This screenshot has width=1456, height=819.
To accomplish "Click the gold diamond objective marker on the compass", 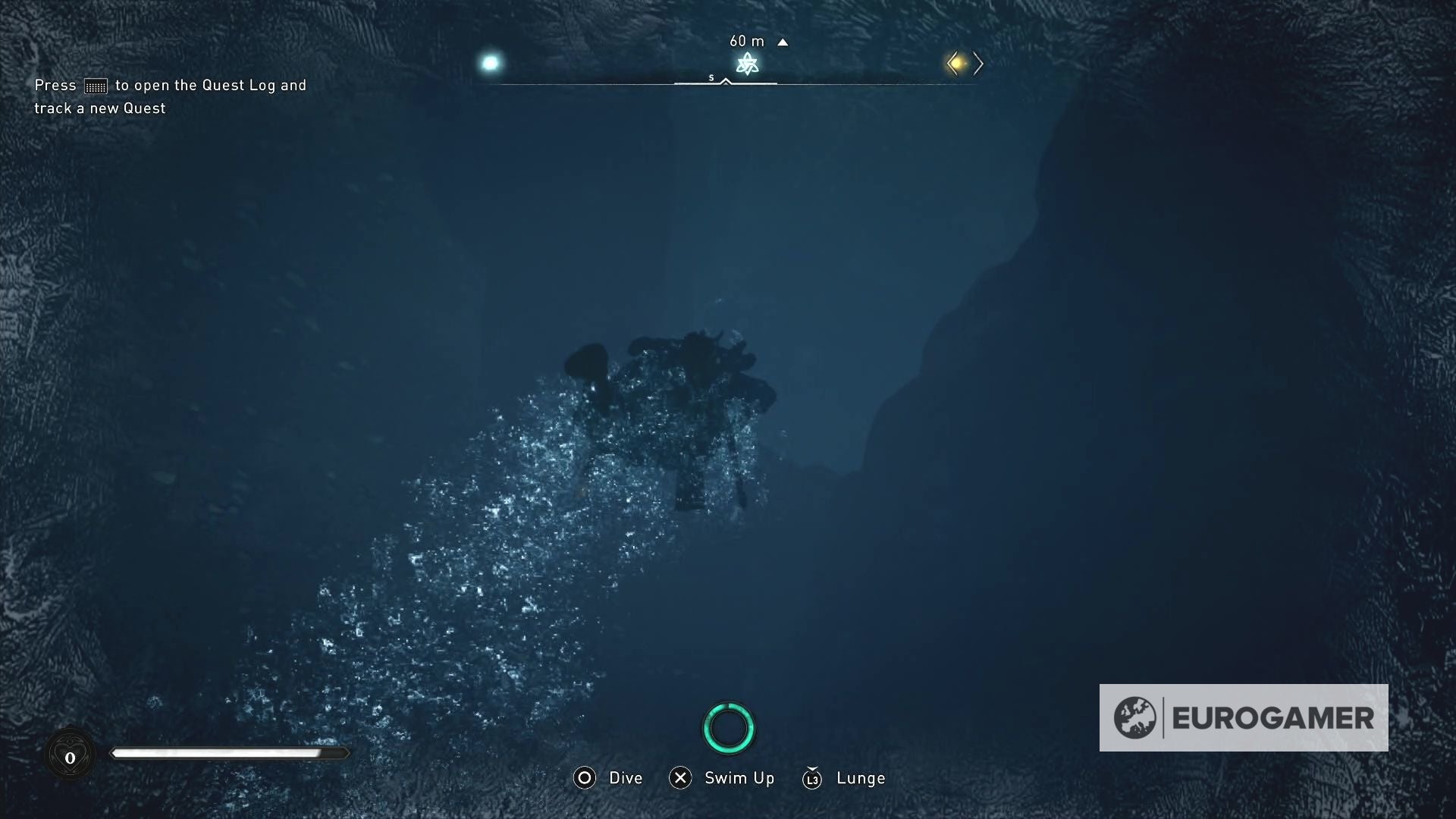I will pos(955,64).
